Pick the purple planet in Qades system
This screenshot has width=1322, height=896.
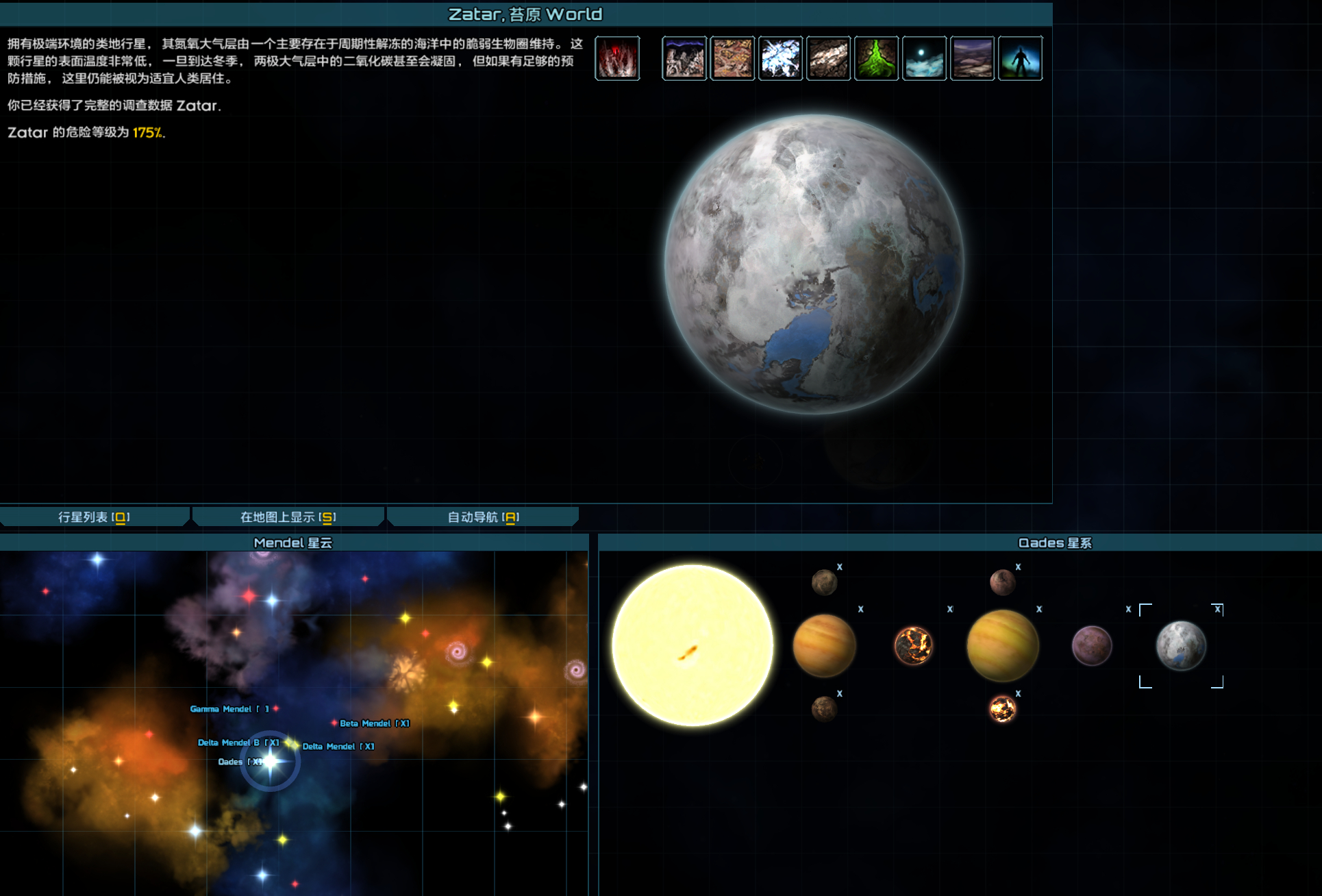[x=1091, y=645]
